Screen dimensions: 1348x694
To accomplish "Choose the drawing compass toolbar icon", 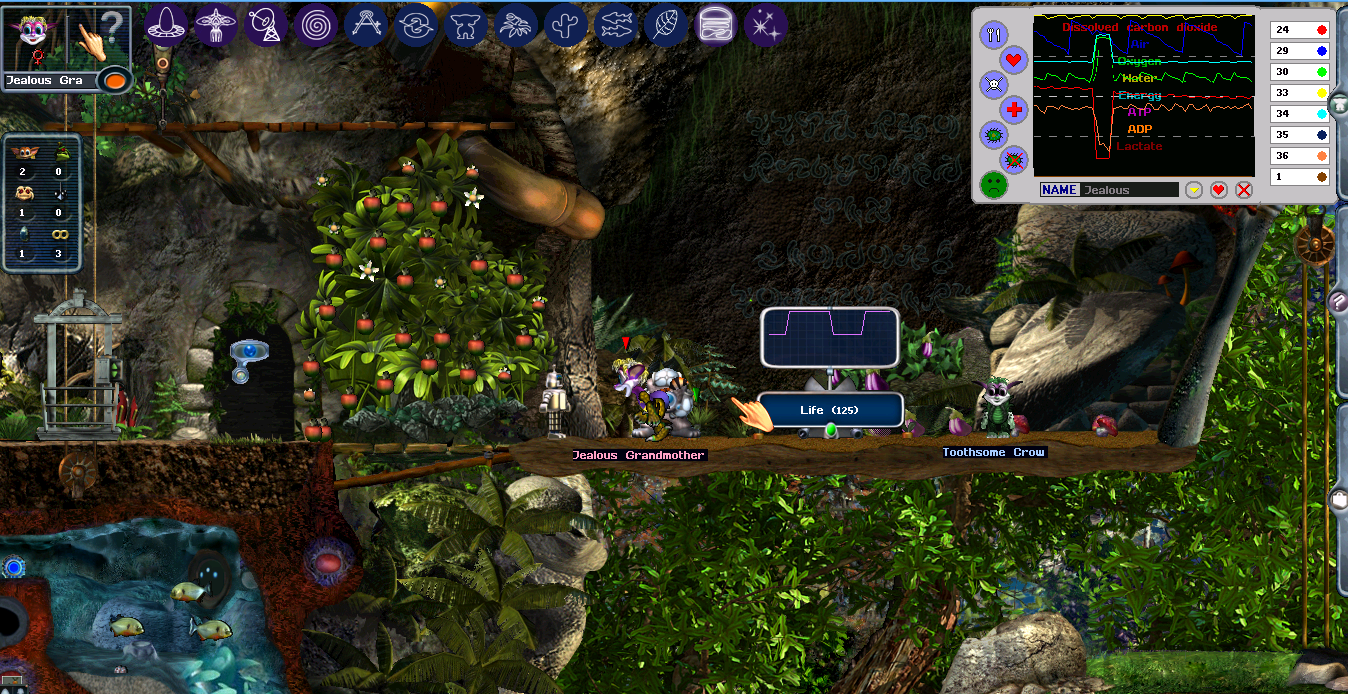I will click(x=366, y=25).
